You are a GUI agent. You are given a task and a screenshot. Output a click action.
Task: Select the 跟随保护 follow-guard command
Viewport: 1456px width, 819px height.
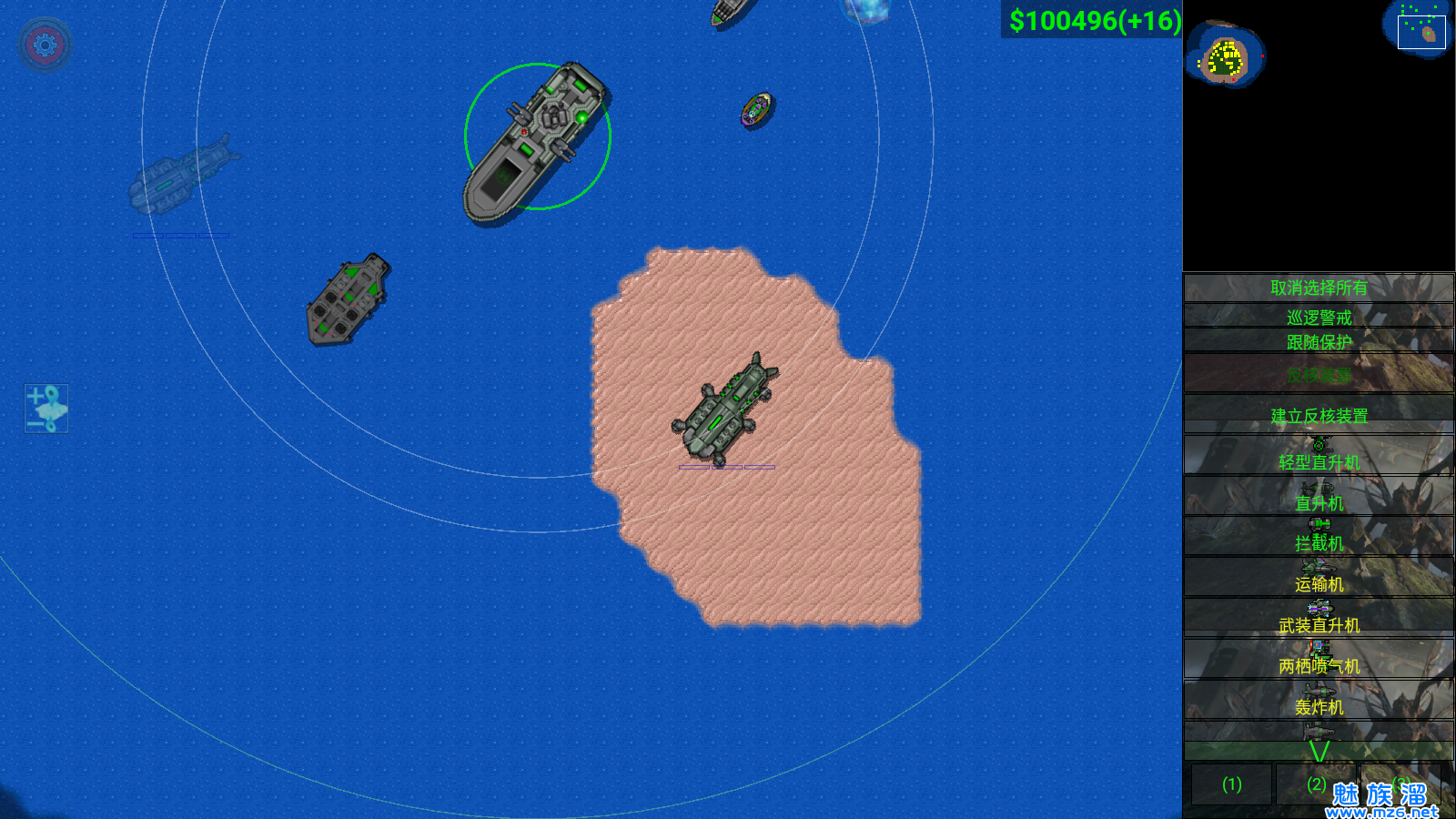1319,342
